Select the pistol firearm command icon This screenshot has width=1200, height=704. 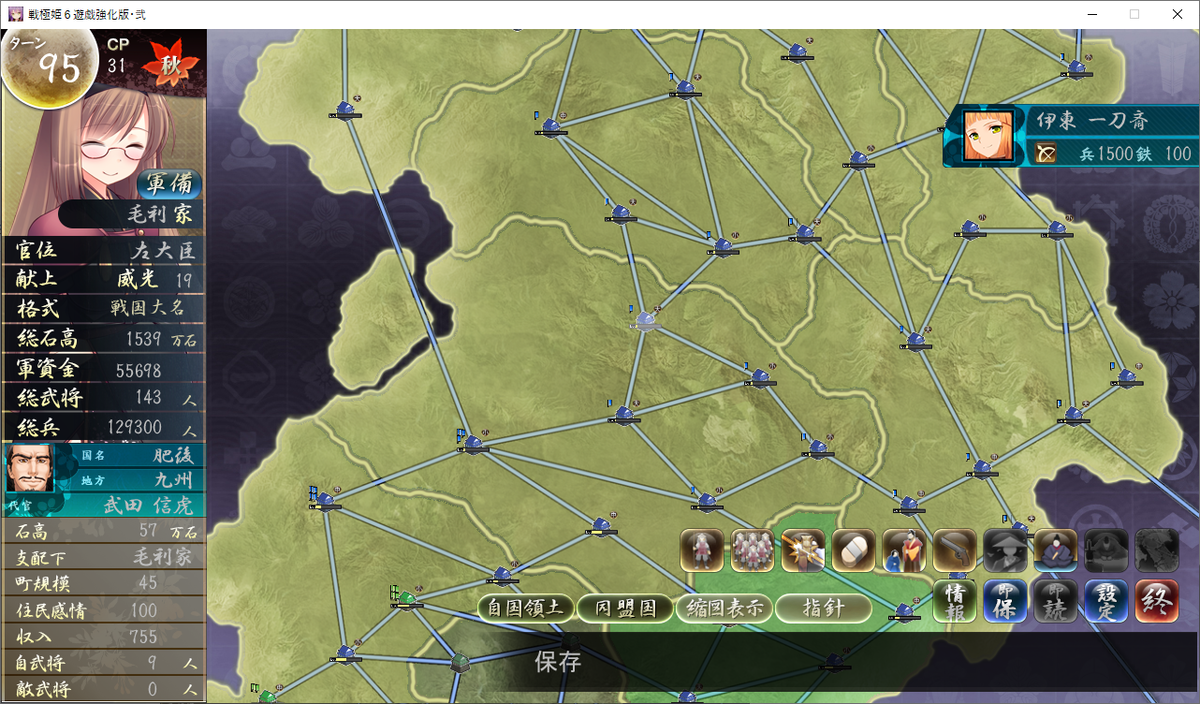[x=954, y=550]
